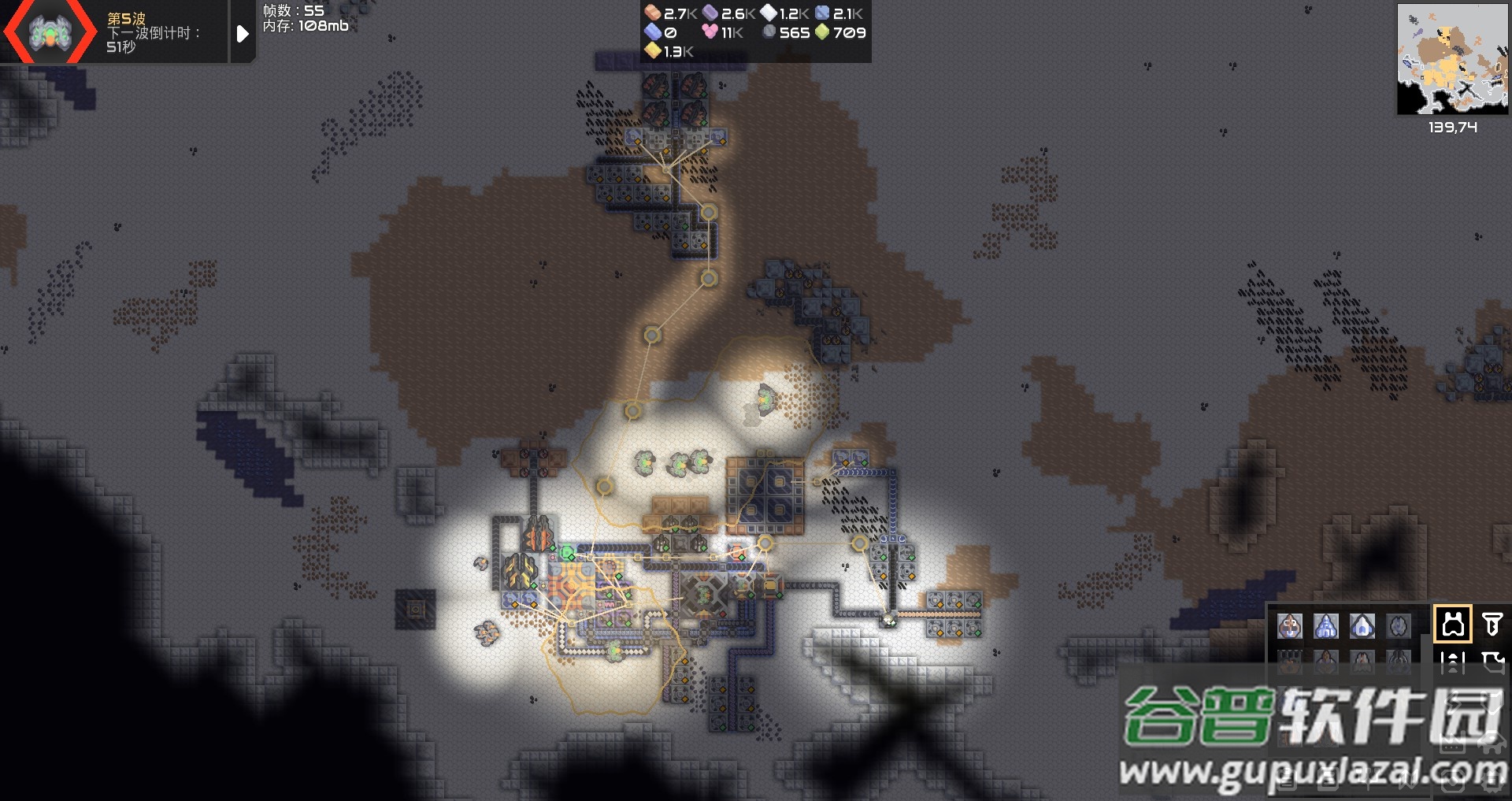Click the player unit icon in the wave panel

[x=50, y=33]
